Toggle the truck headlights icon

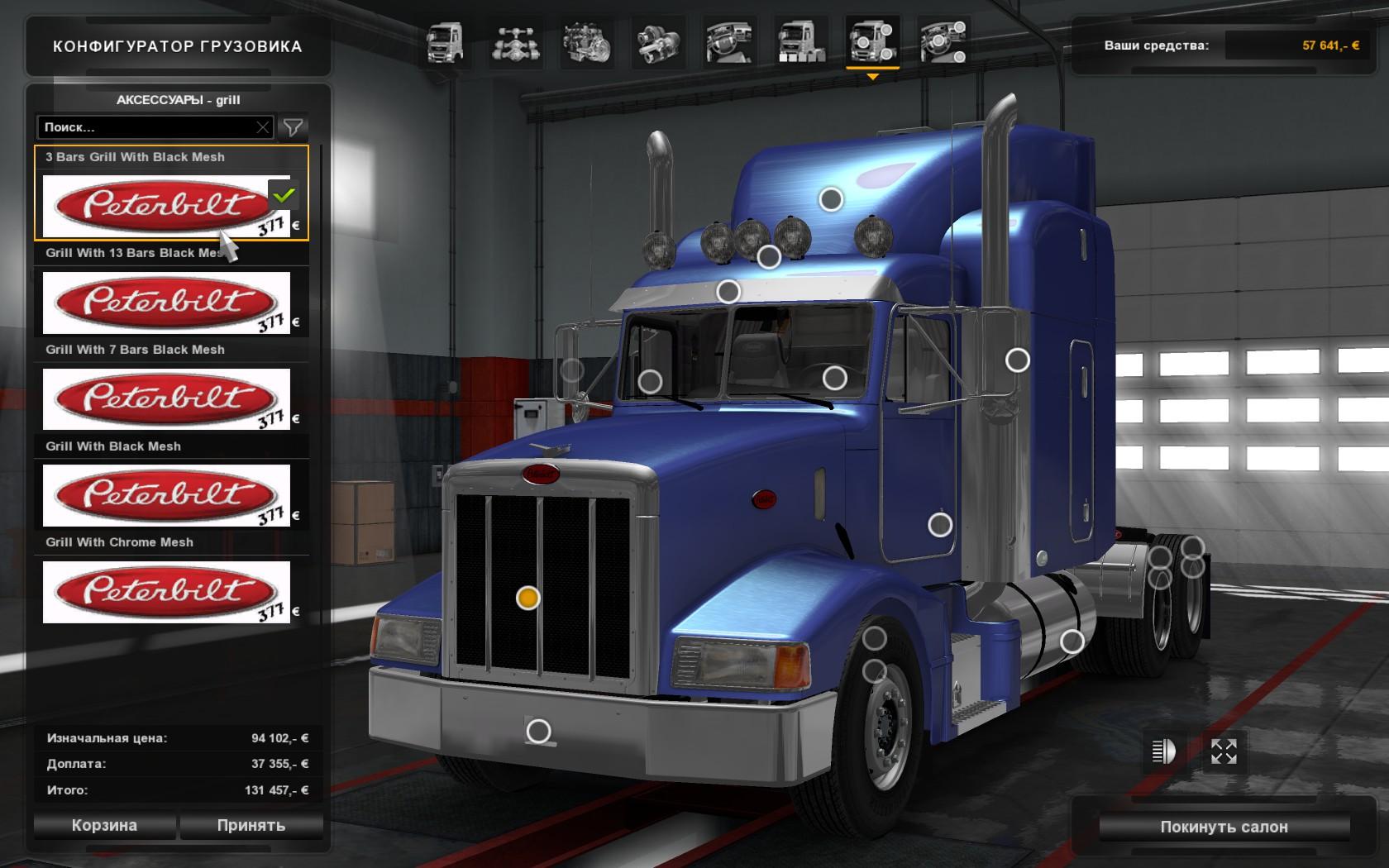pyautogui.click(x=1163, y=751)
